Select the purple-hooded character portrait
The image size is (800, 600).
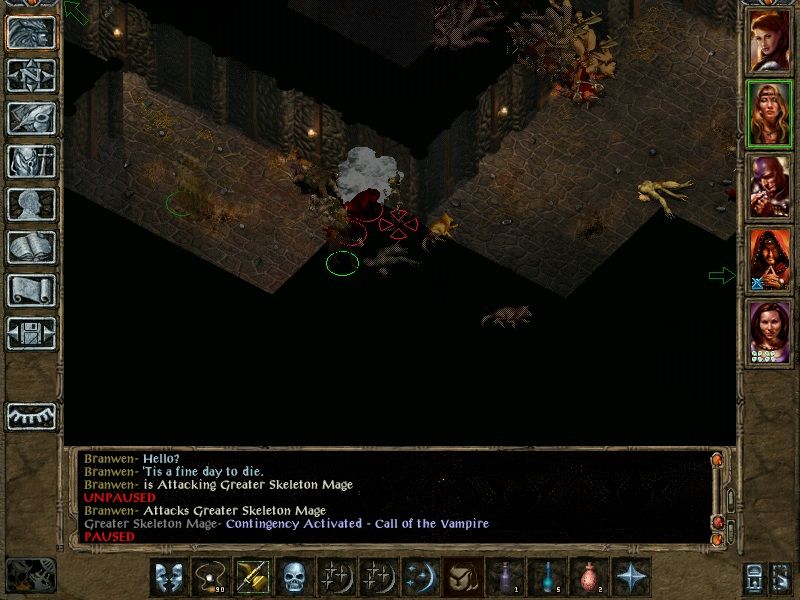click(770, 187)
